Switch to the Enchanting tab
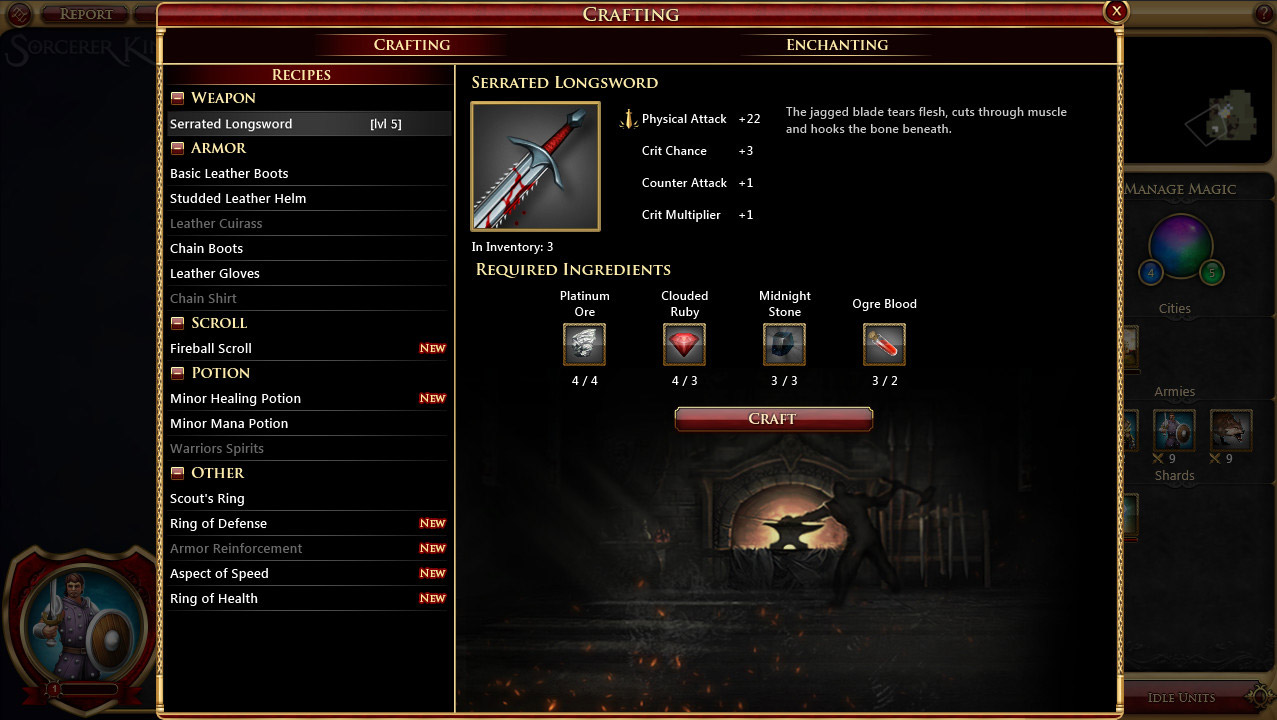This screenshot has height=720, width=1277. pos(837,45)
